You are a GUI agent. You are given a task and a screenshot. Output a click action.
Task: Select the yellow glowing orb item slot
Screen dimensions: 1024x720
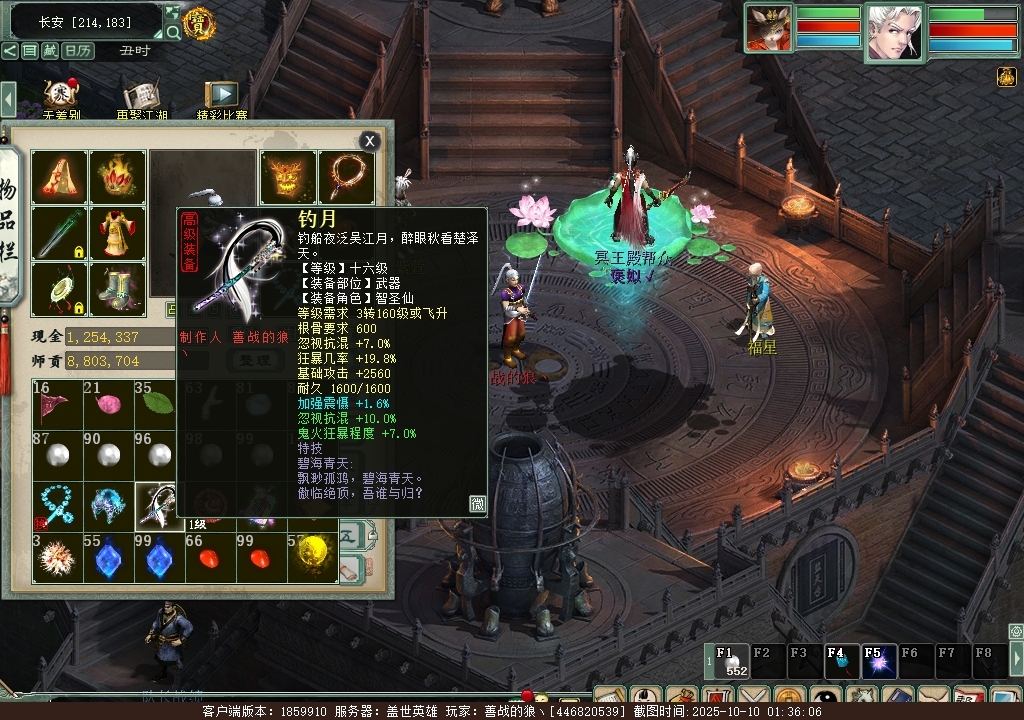click(x=314, y=558)
